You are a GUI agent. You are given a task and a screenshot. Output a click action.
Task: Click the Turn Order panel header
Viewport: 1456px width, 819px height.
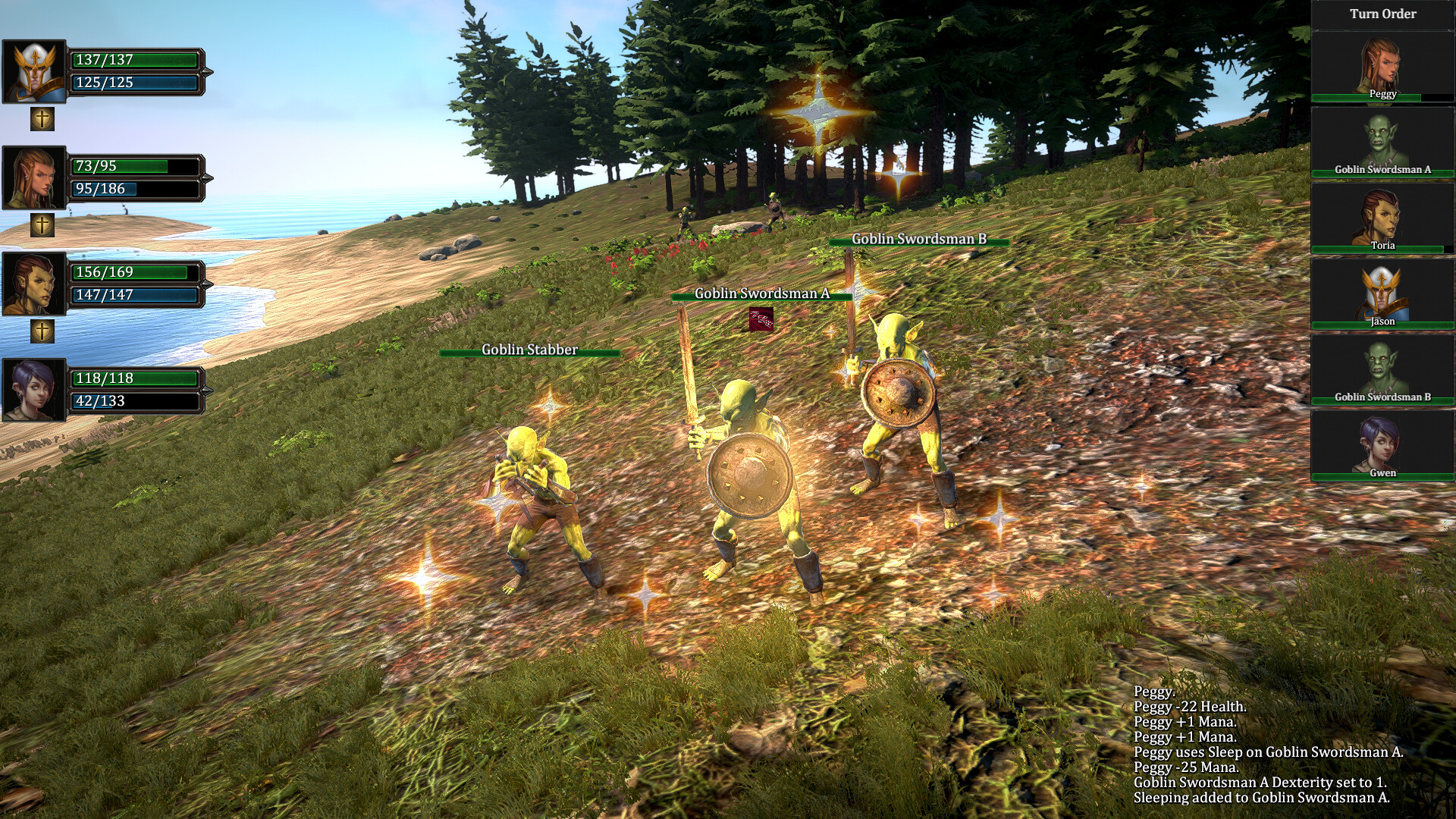pos(1382,14)
